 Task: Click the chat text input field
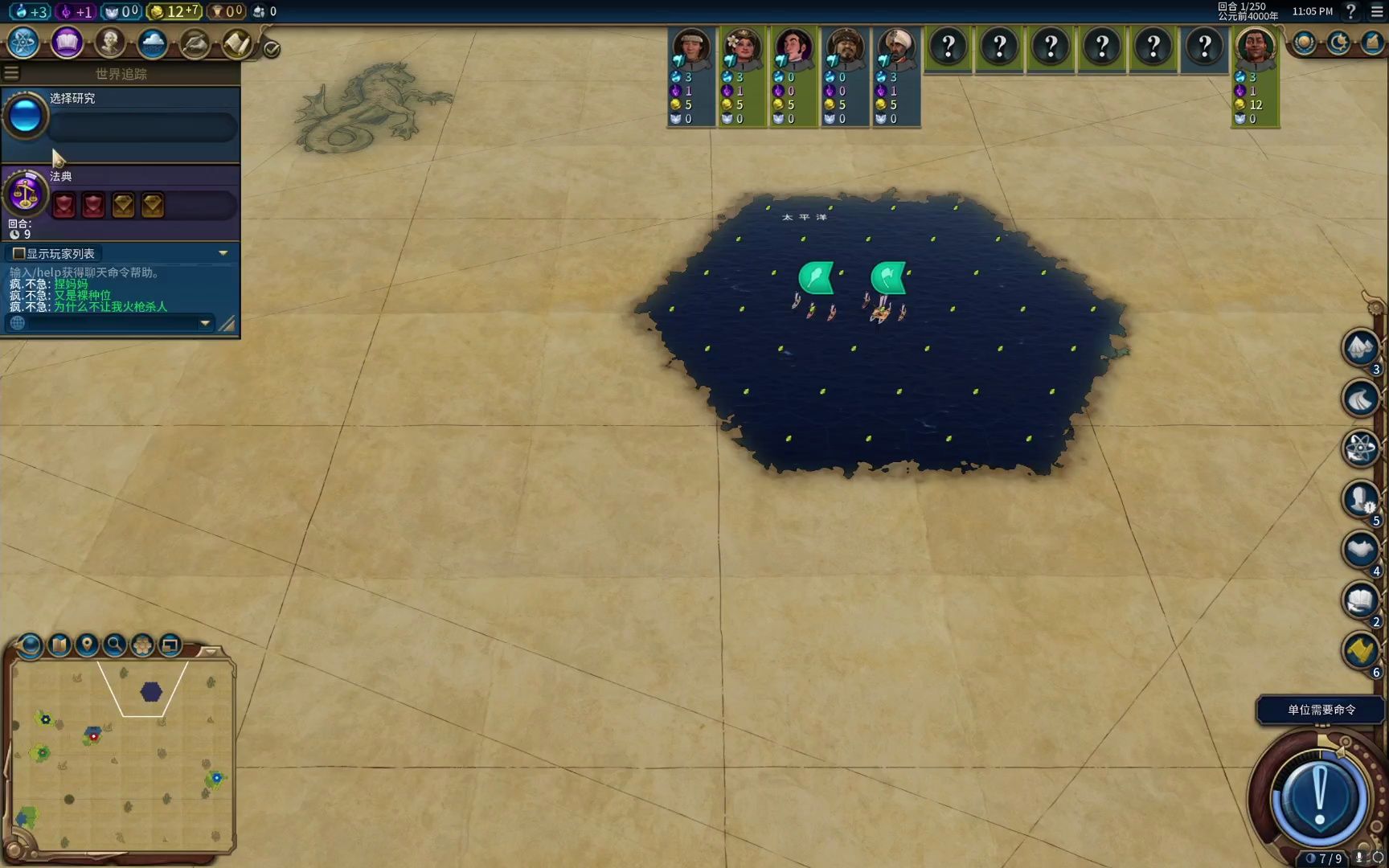[x=109, y=323]
